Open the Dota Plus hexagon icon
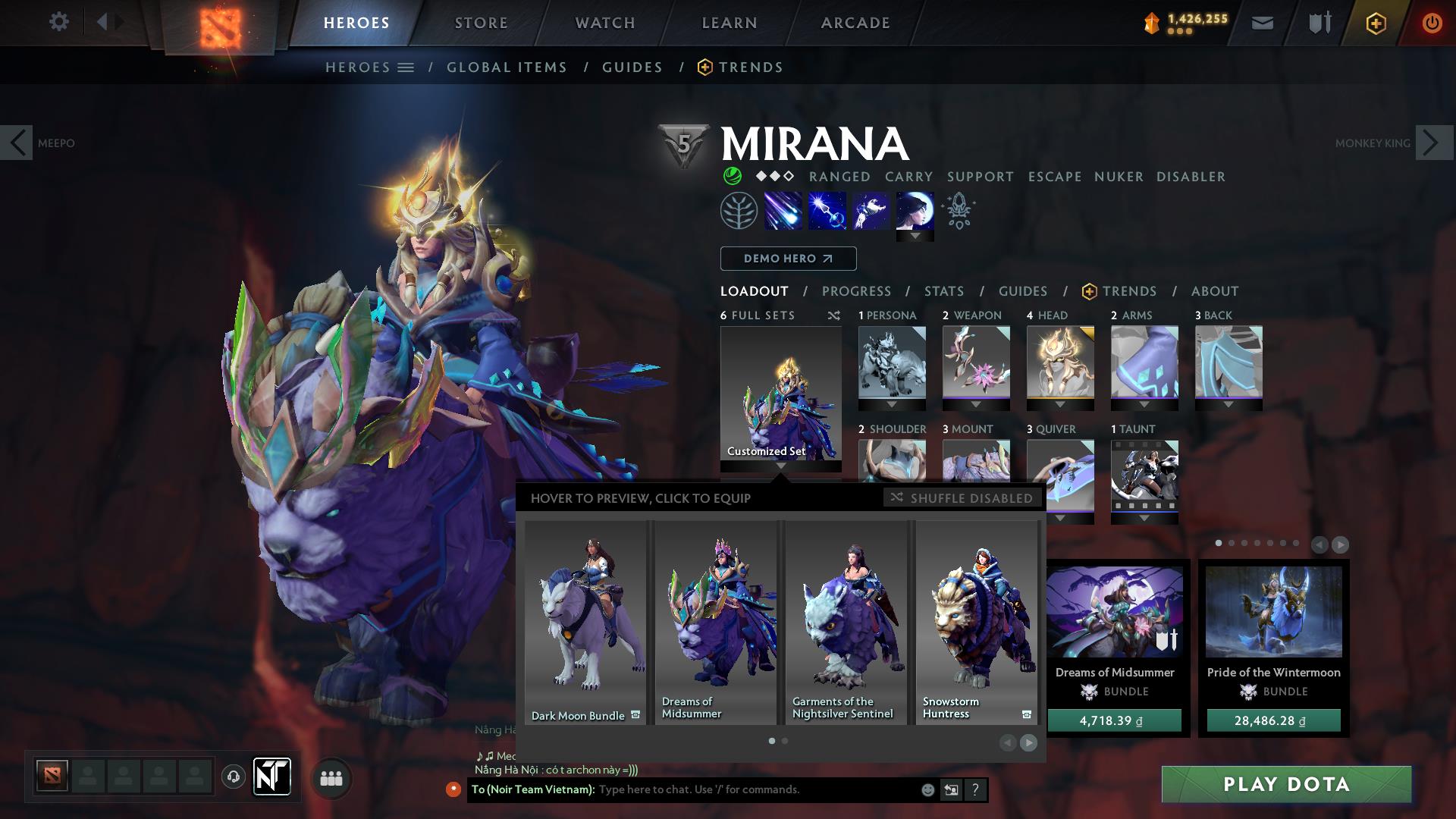Viewport: 1456px width, 819px height. point(1375,22)
